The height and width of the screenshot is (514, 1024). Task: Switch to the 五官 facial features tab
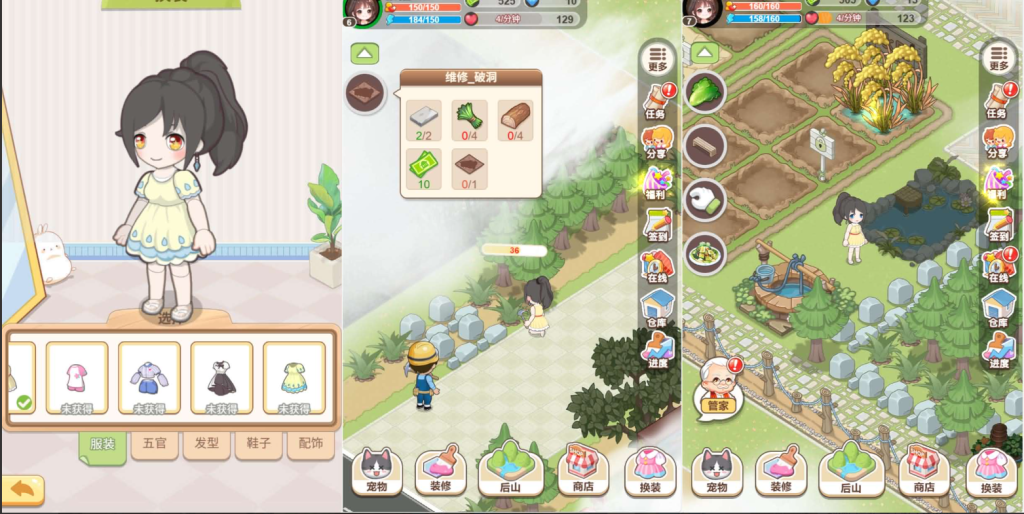click(155, 443)
